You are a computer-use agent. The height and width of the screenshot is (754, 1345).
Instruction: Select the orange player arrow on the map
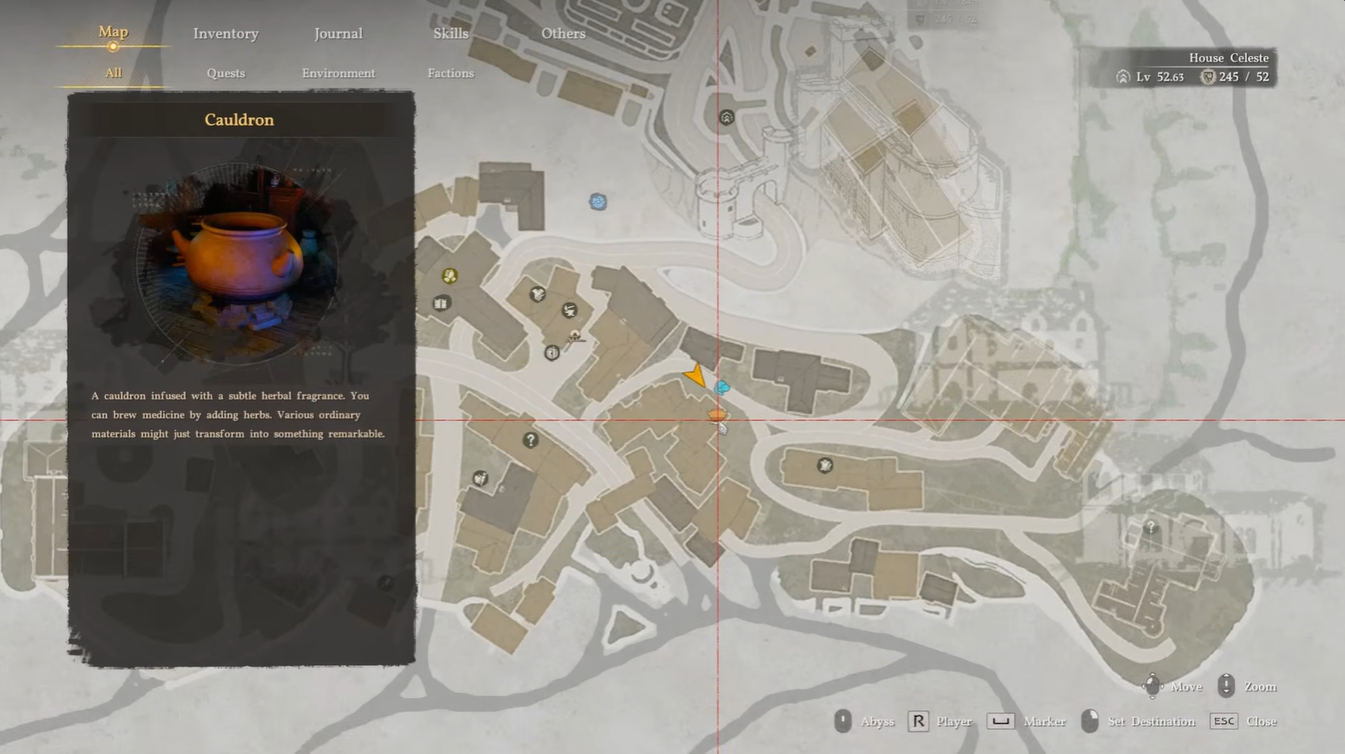click(x=696, y=376)
